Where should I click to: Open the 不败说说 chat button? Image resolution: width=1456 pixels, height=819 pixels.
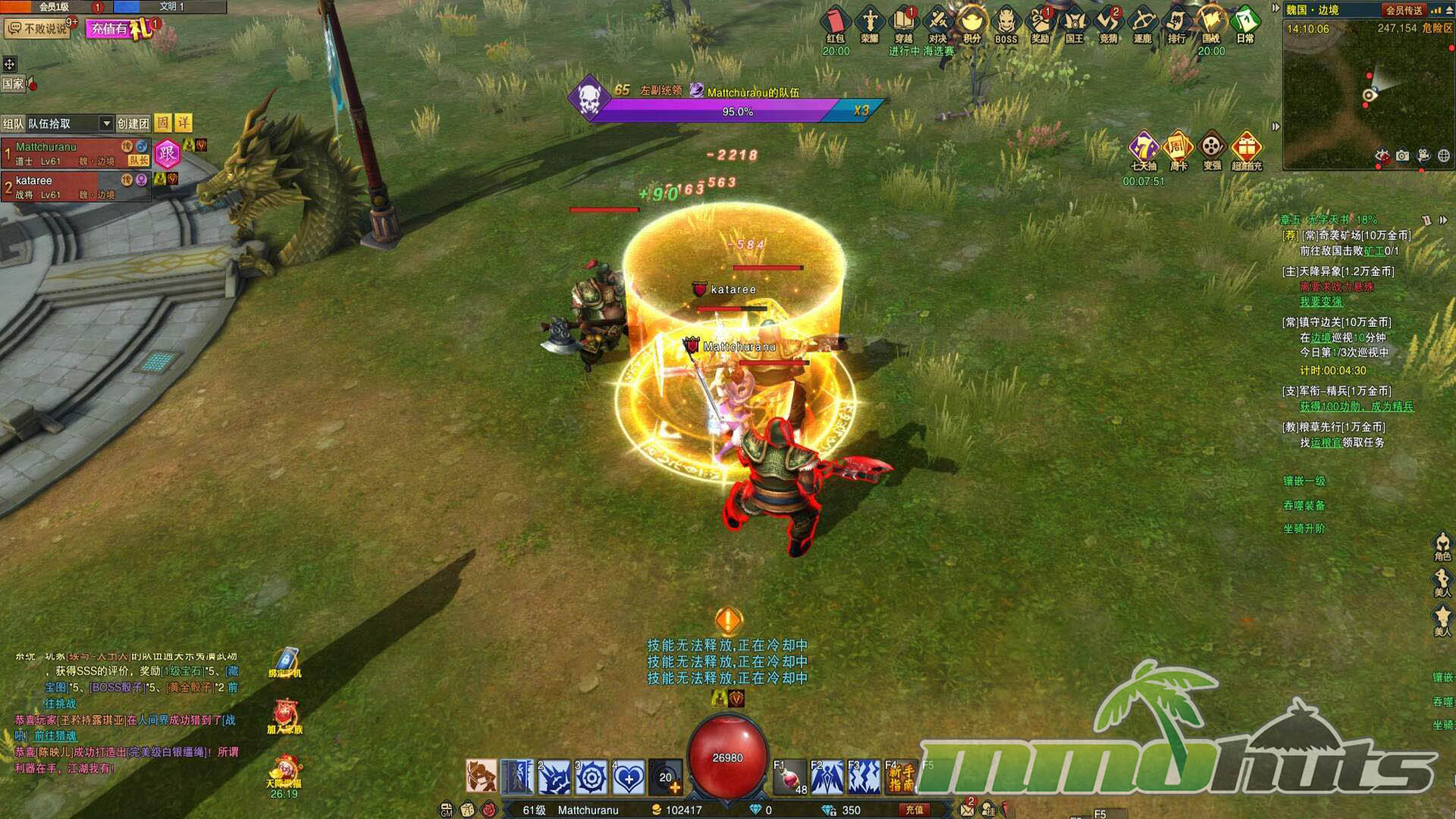pos(38,29)
